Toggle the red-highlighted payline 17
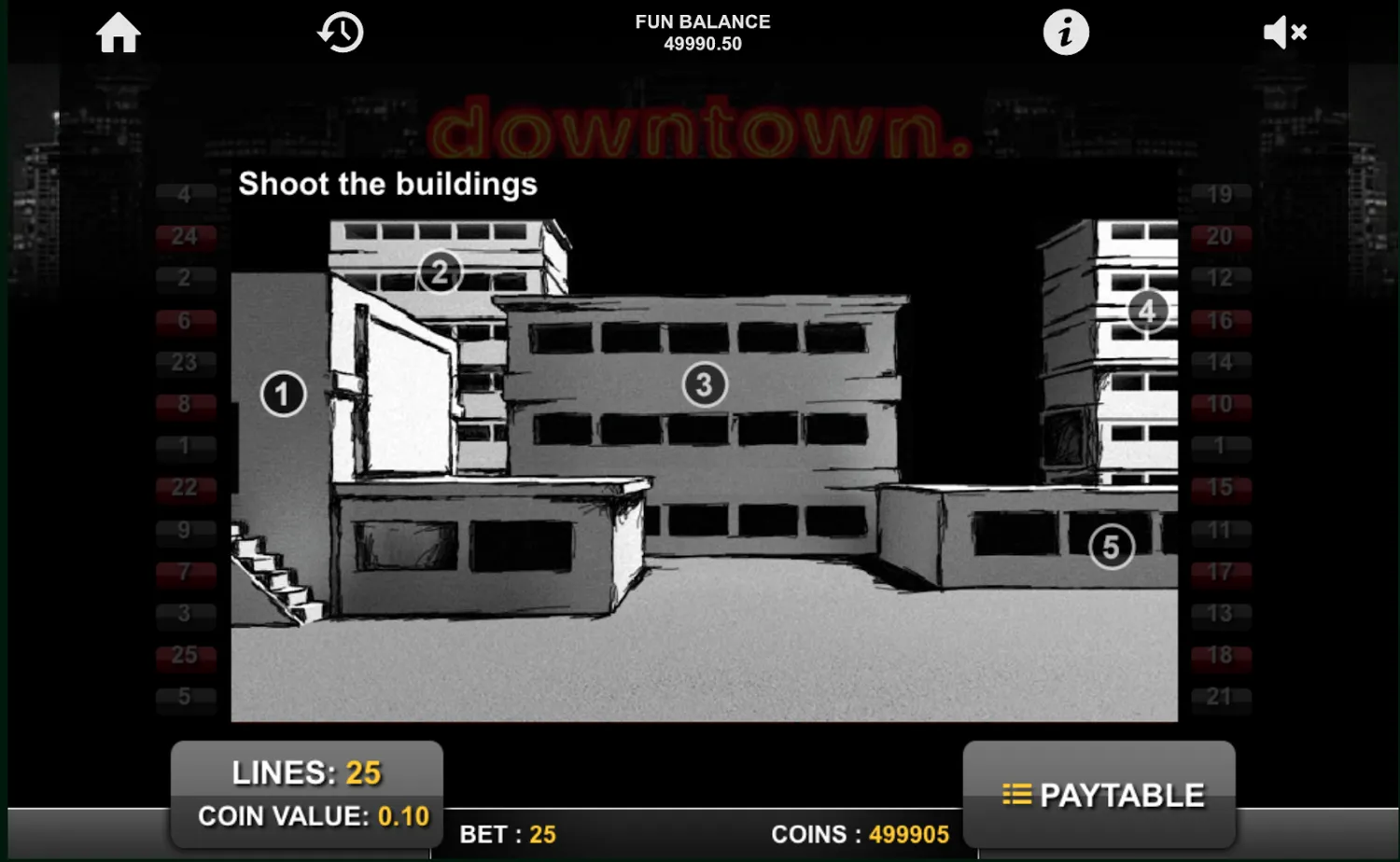Image resolution: width=1400 pixels, height=862 pixels. pos(1220,572)
